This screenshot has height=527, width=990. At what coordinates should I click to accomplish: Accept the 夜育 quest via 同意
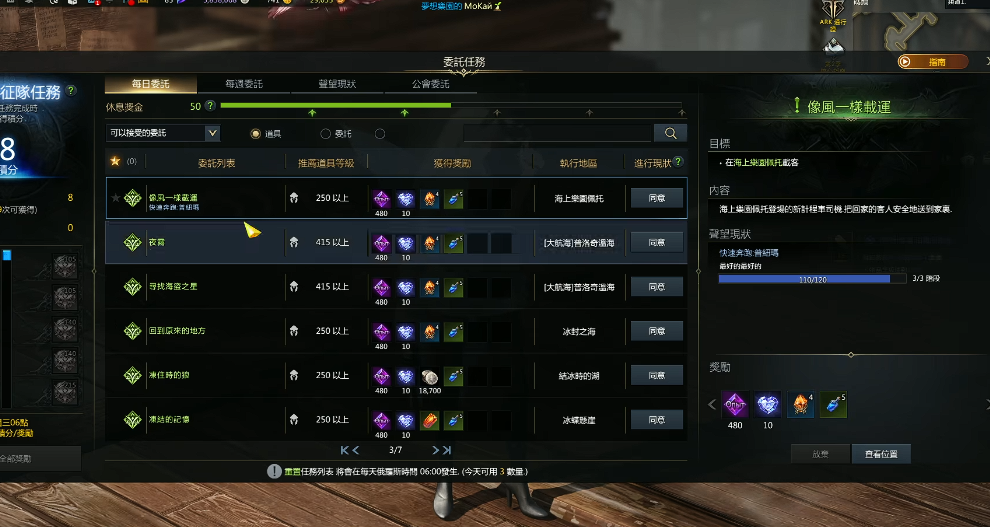coord(657,243)
